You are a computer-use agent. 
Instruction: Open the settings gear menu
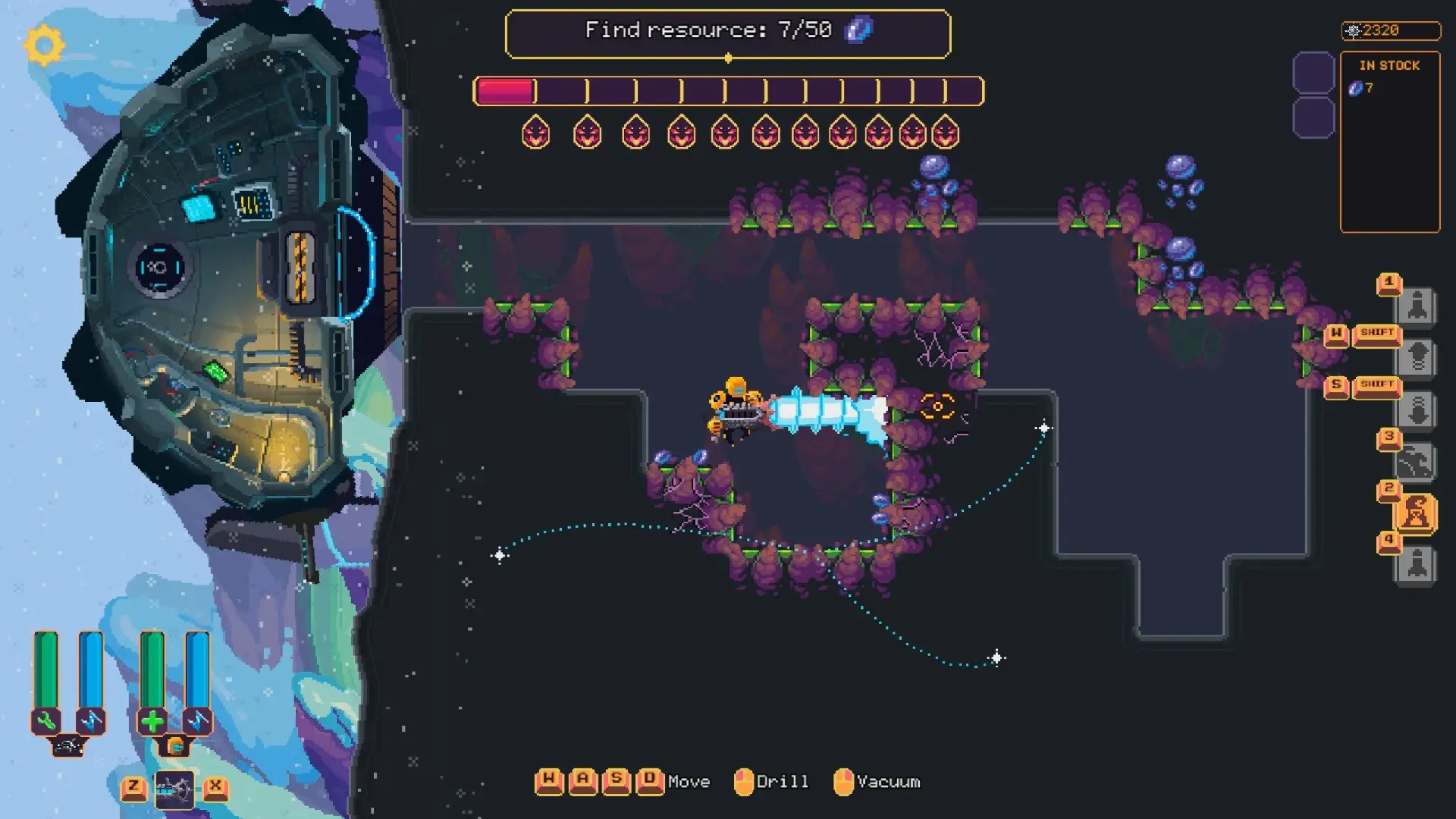[x=42, y=45]
